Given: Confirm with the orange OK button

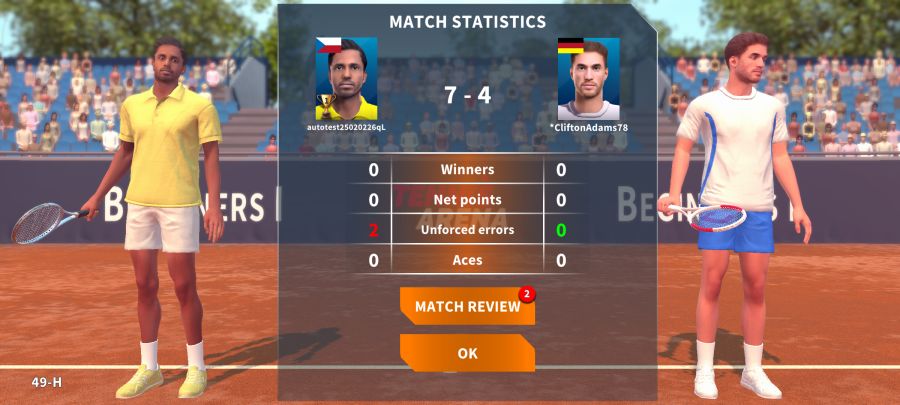Looking at the screenshot, I should [467, 353].
